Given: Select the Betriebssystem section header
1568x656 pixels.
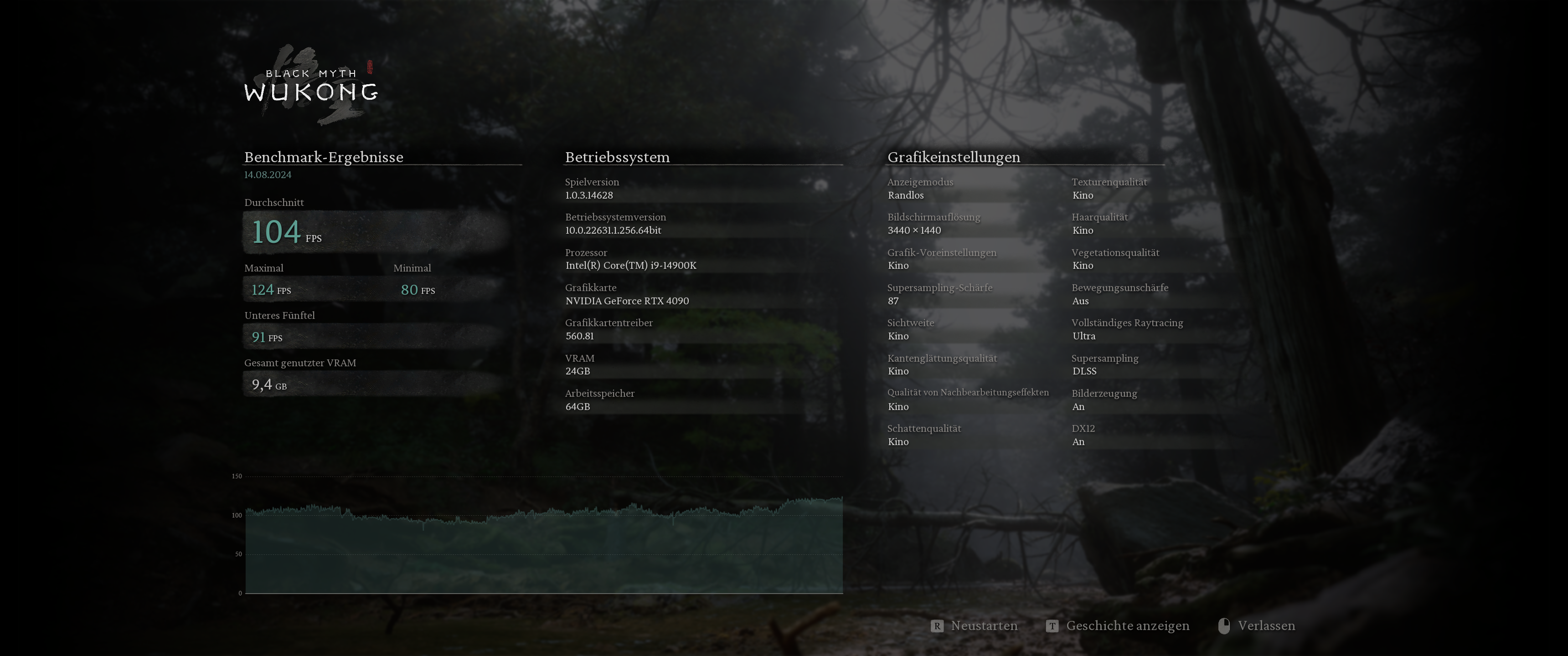Looking at the screenshot, I should 617,157.
